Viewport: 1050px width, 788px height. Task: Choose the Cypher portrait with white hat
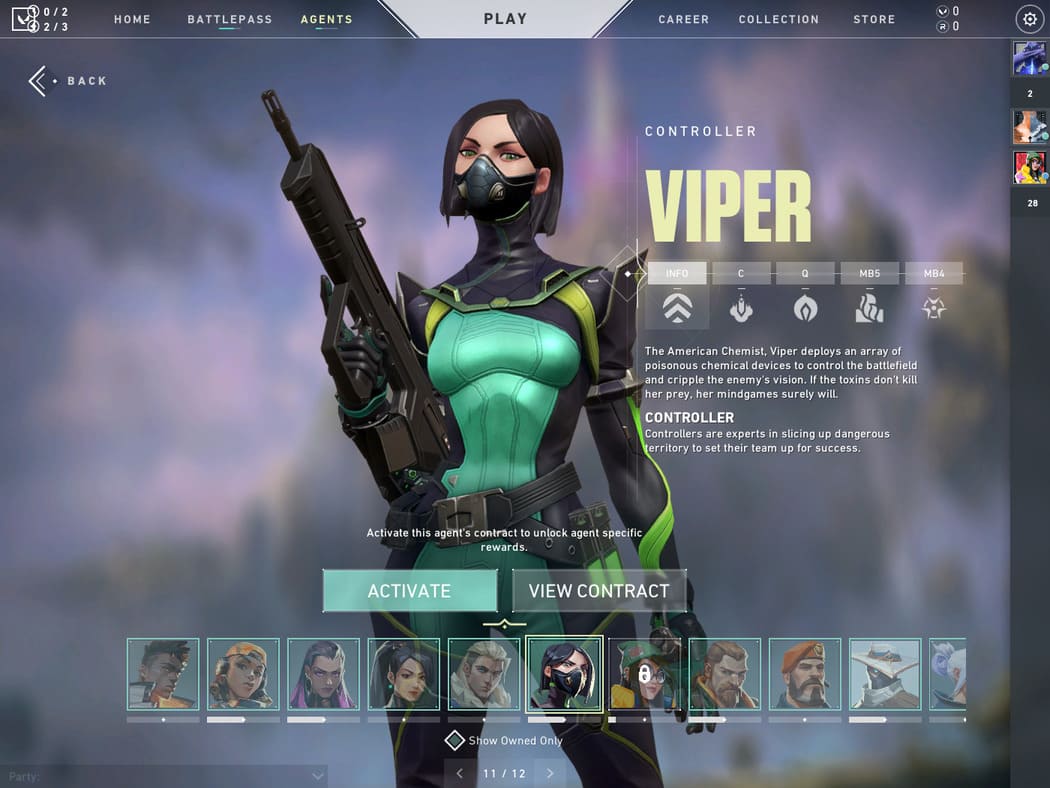click(x=885, y=674)
